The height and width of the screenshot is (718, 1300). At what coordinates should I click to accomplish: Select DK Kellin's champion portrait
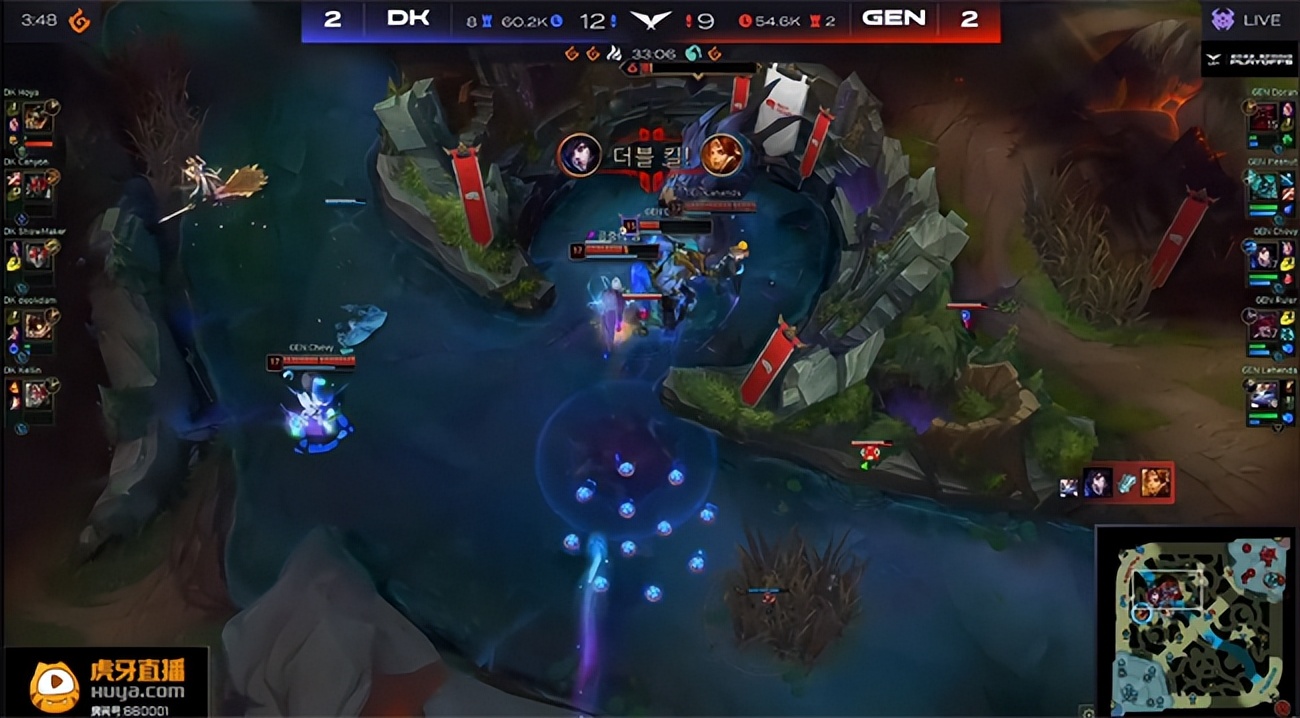pos(38,394)
